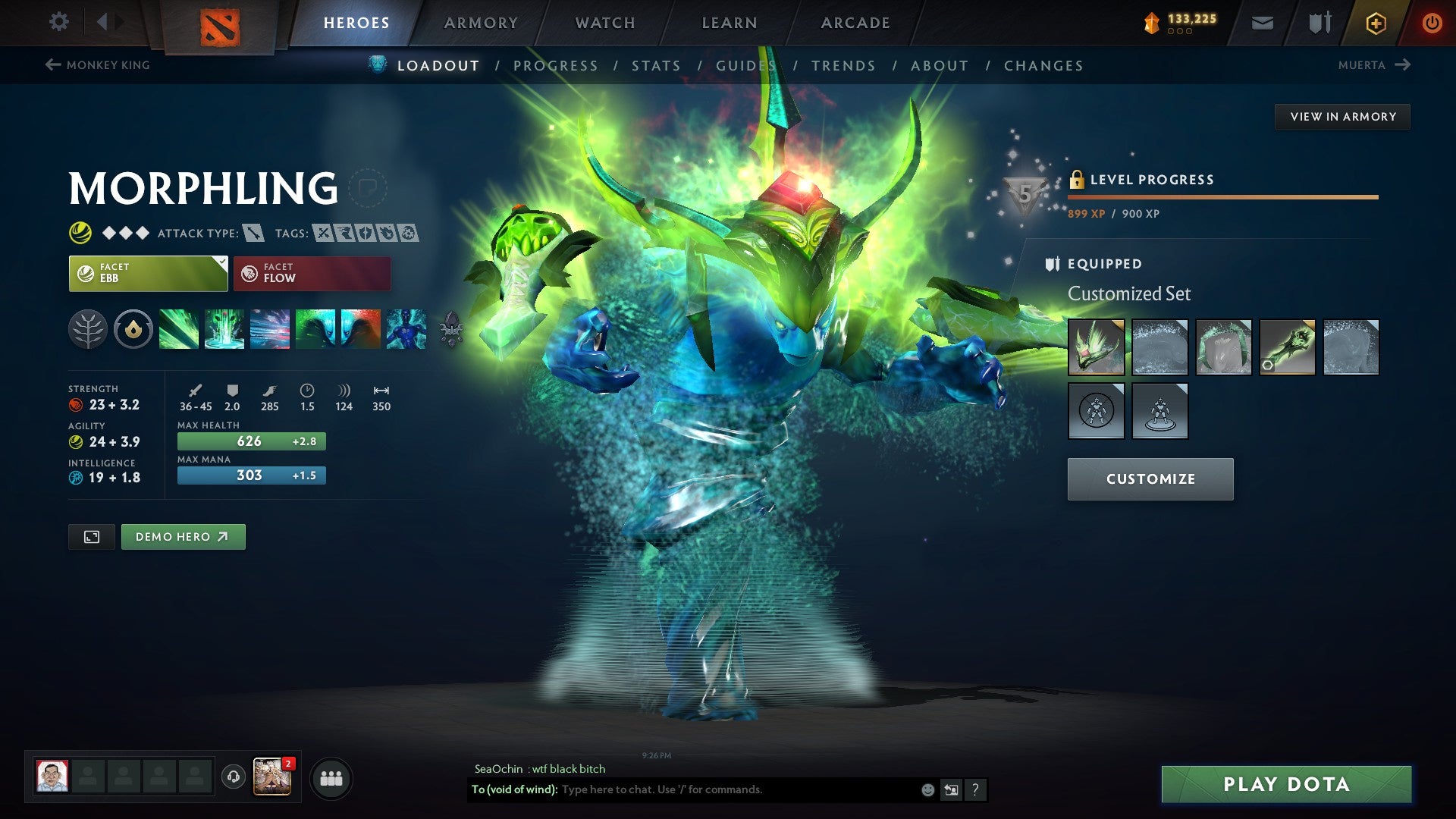Click the Dota Plus hexagon icon
Viewport: 1456px width, 819px height.
(x=1375, y=23)
